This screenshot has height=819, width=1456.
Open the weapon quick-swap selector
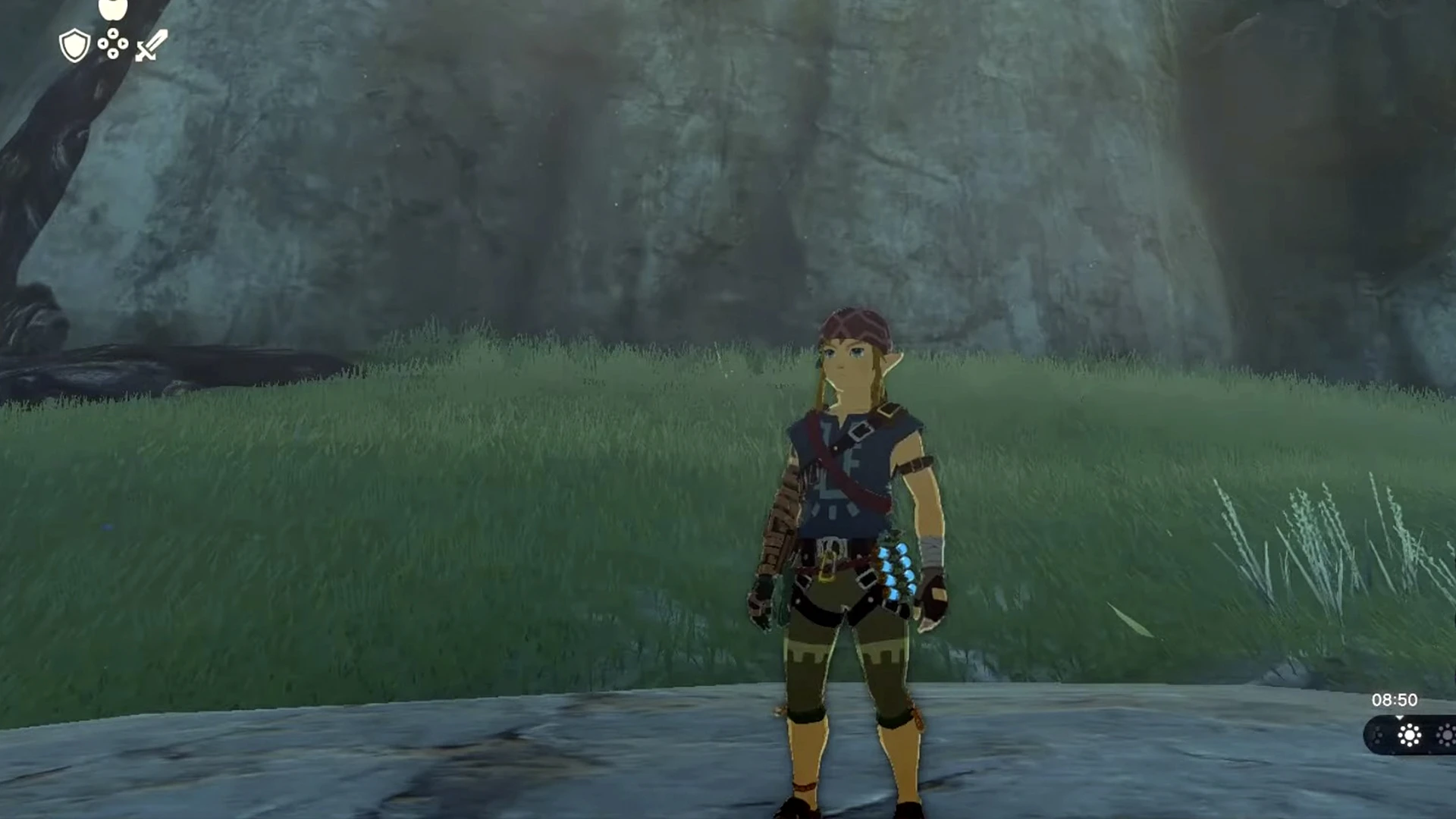pyautogui.click(x=152, y=45)
